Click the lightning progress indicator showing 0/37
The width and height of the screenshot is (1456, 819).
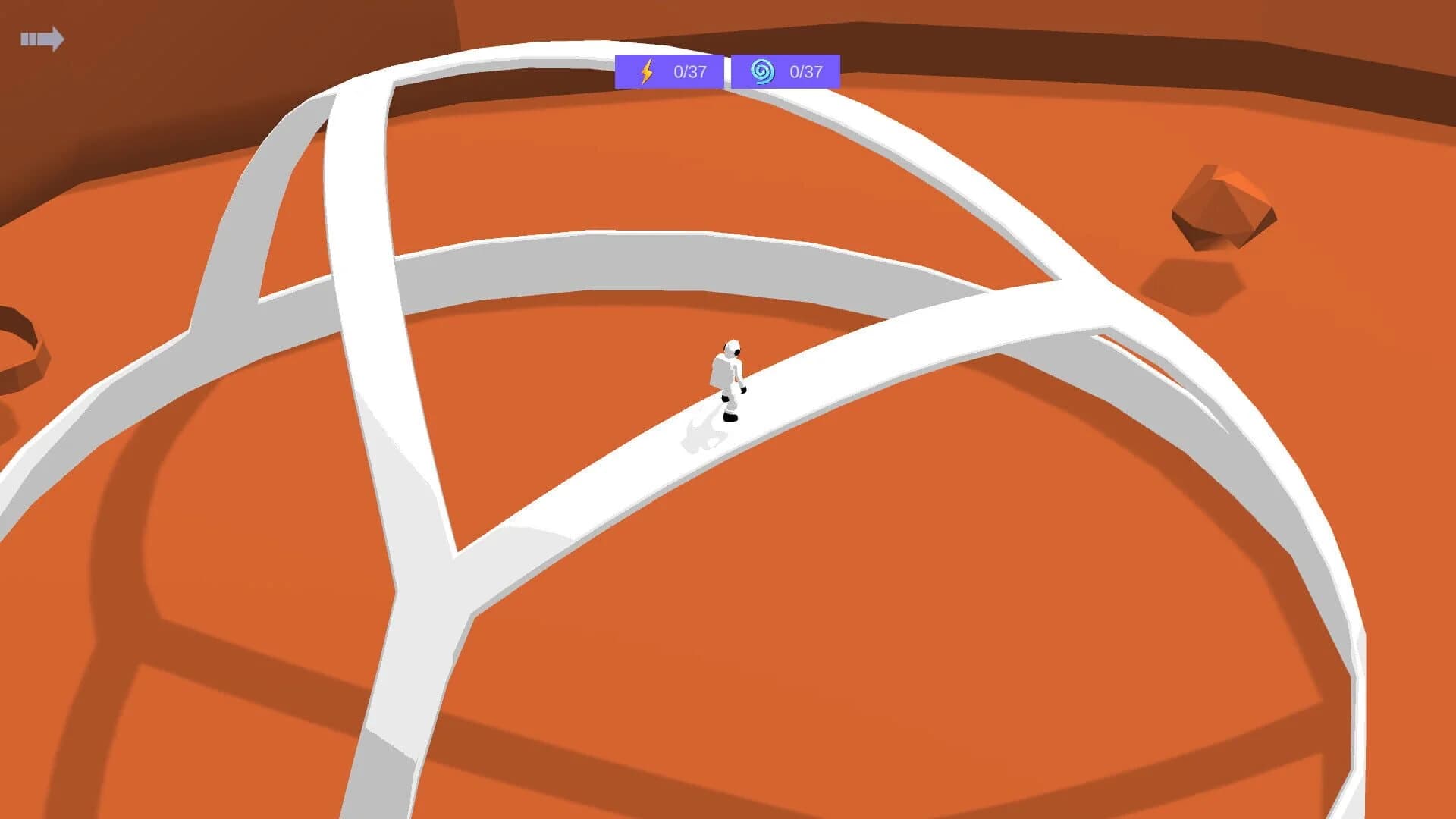click(x=667, y=72)
